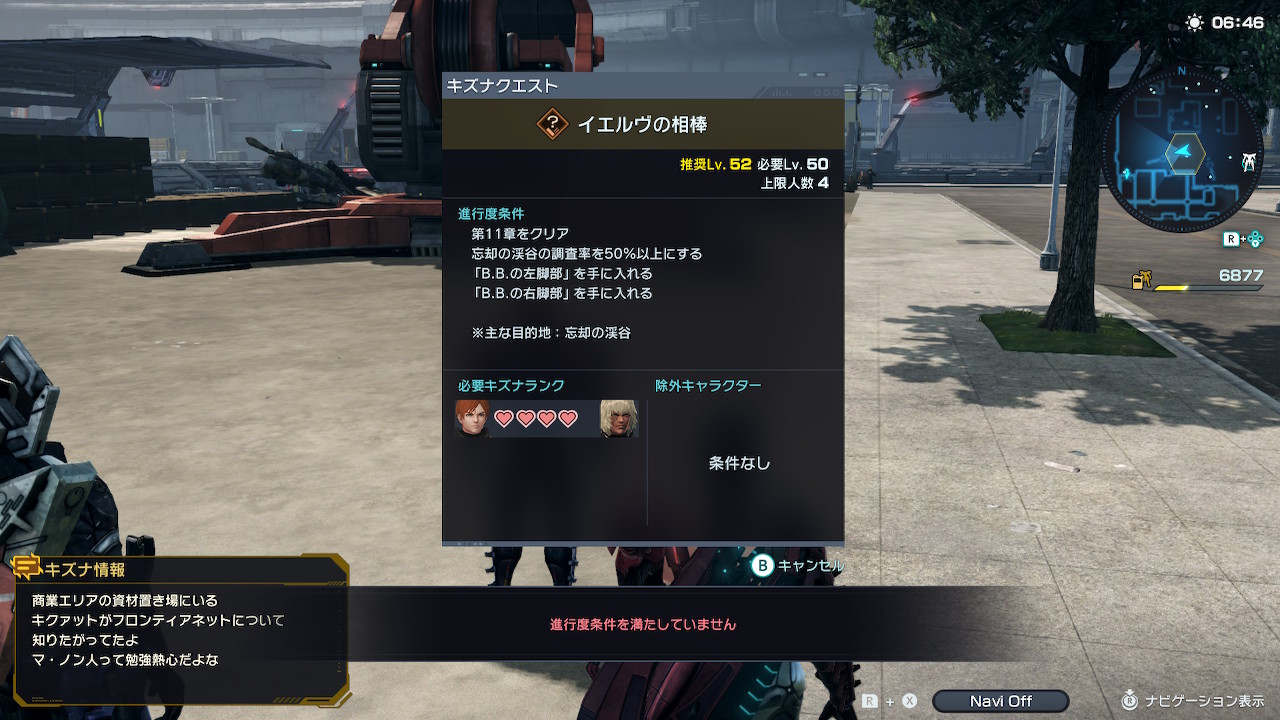Screen dimensions: 1280x720
Task: Click the イエルヴの相棒 quest title
Action: [x=642, y=125]
